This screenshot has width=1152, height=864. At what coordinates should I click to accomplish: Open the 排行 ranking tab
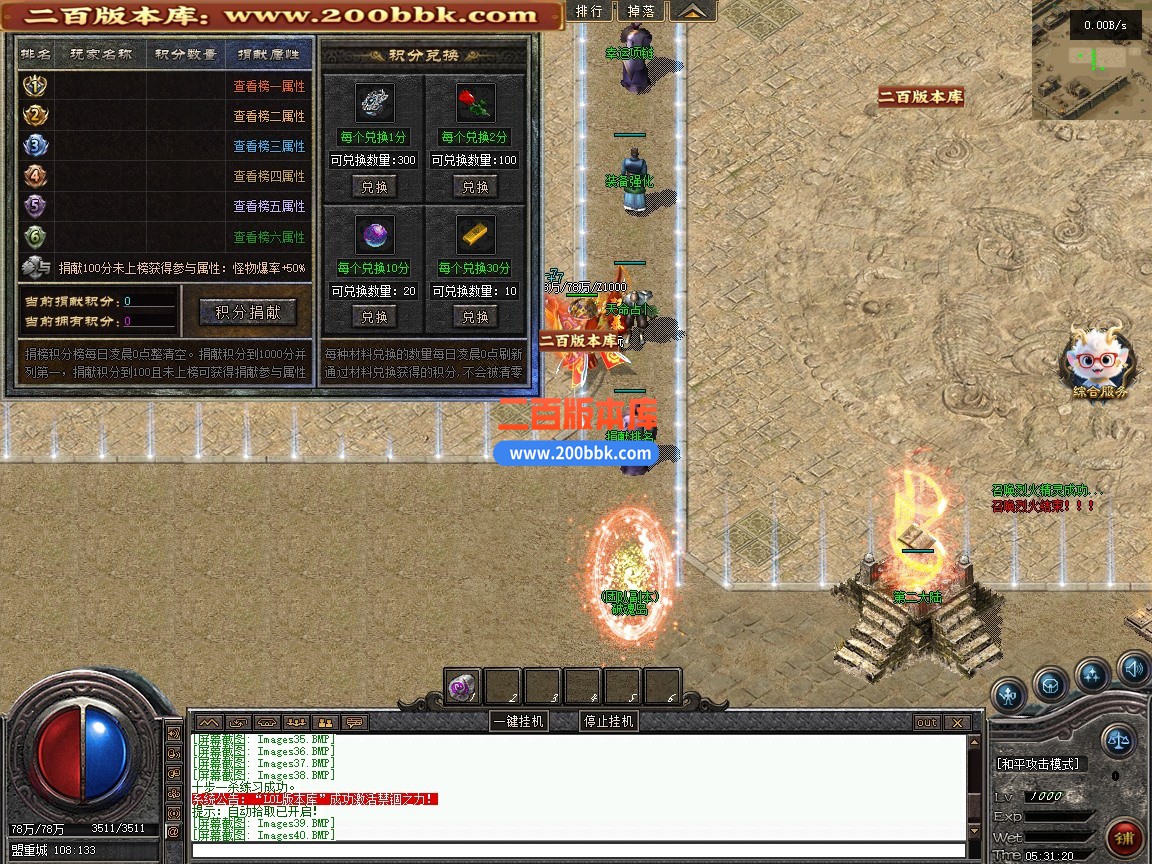[590, 11]
